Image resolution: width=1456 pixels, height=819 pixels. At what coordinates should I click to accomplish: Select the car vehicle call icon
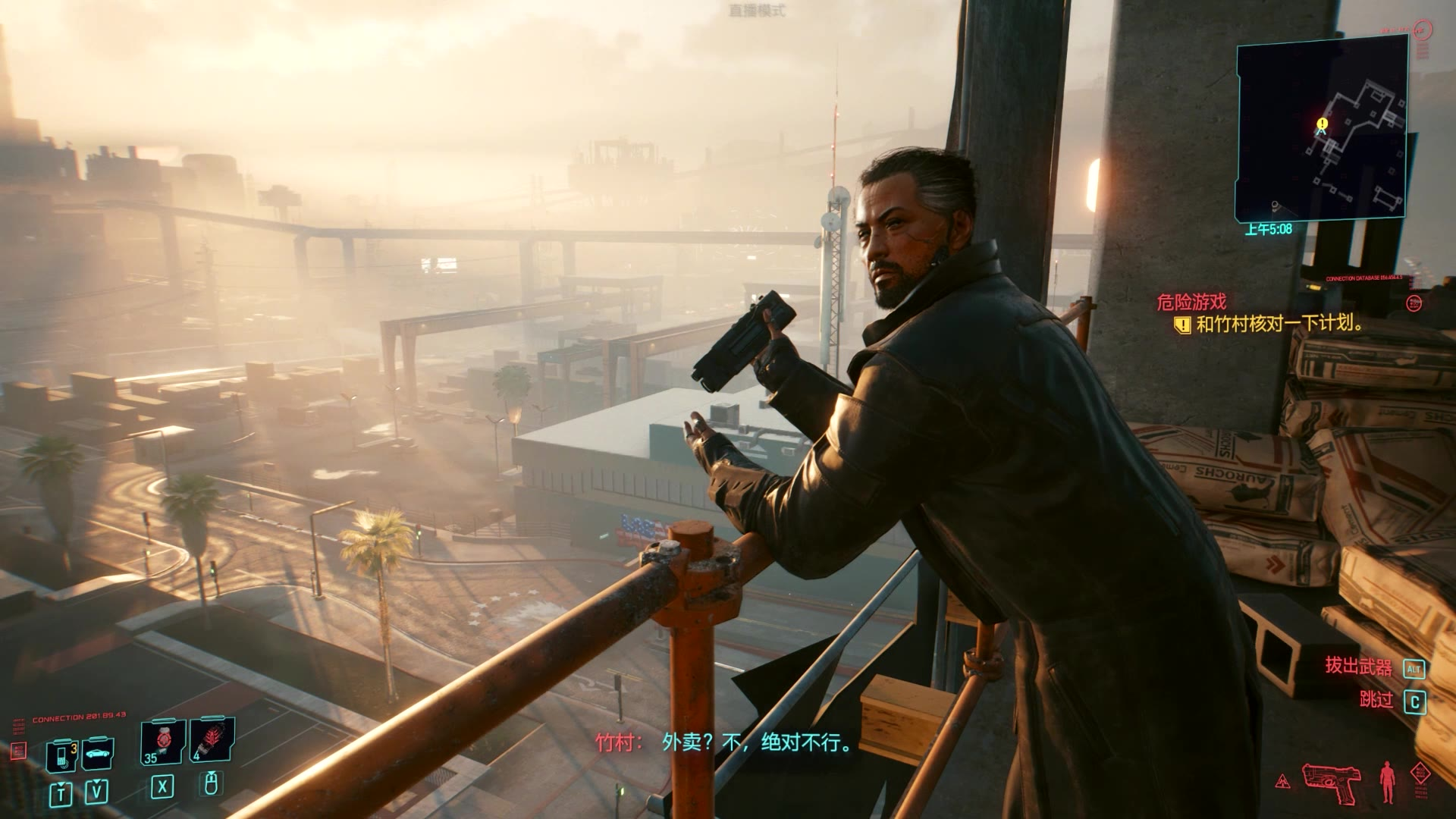pos(98,754)
